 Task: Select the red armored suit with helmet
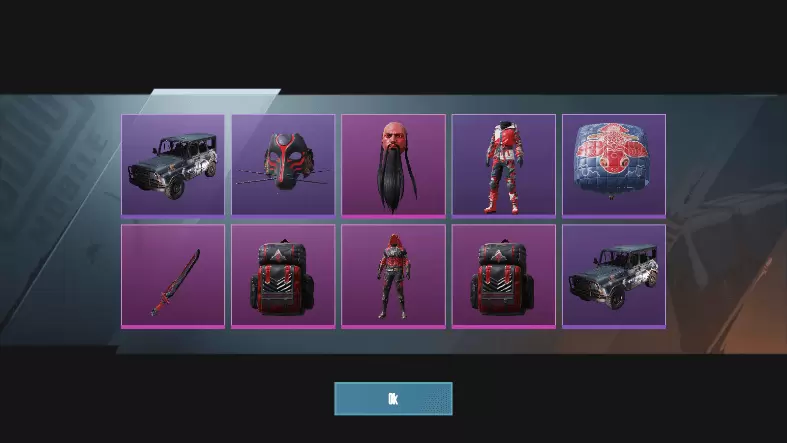(x=503, y=165)
